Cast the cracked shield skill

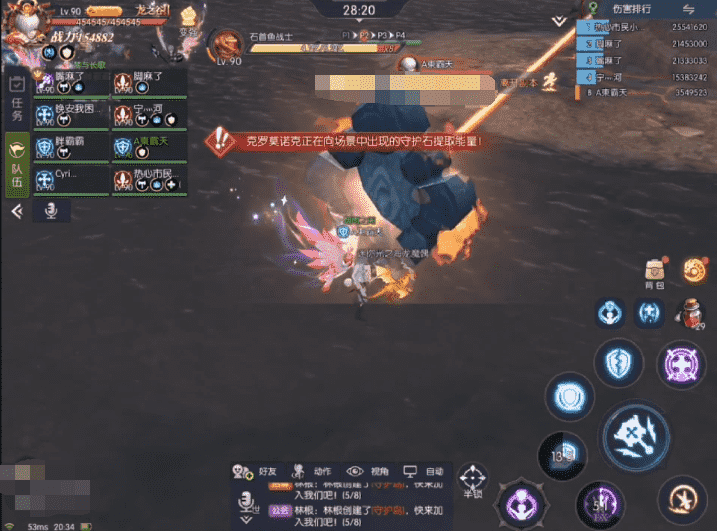[618, 362]
